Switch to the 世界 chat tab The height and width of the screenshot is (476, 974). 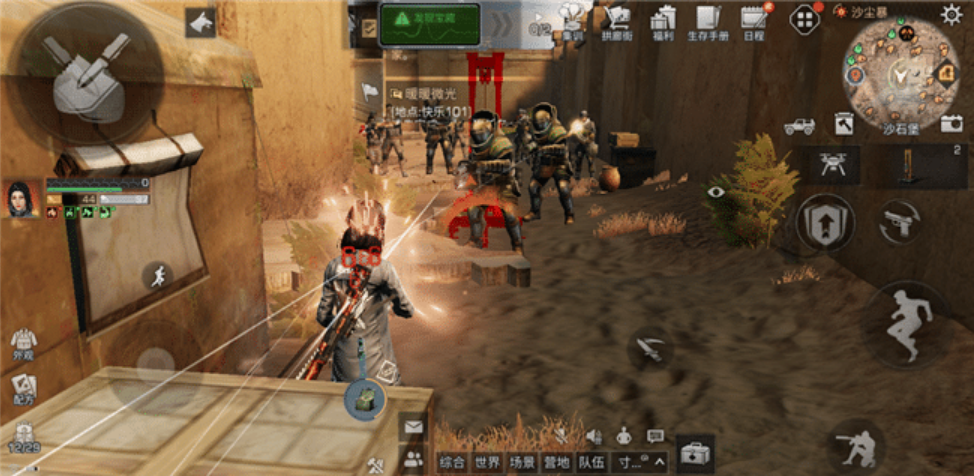(488, 463)
